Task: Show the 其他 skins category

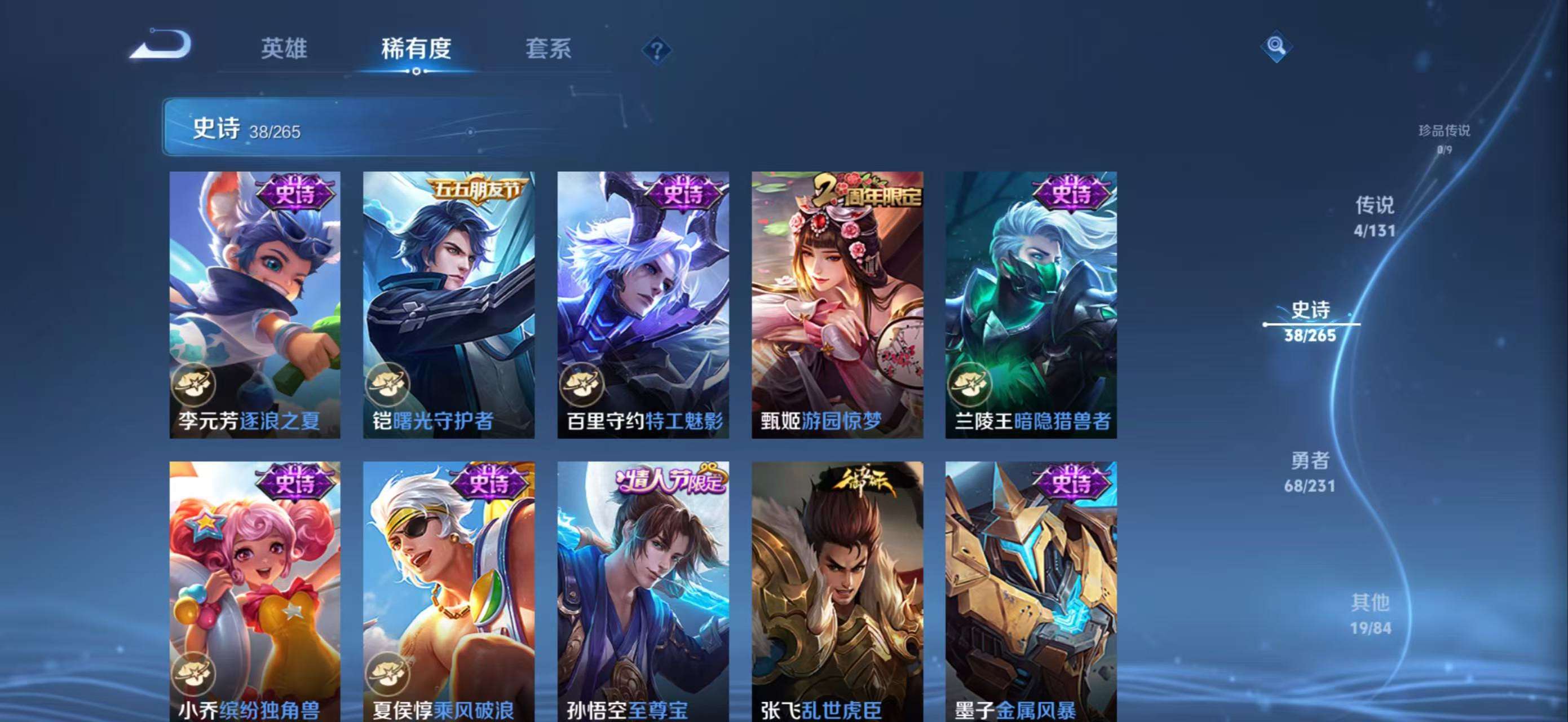Action: tap(1370, 614)
